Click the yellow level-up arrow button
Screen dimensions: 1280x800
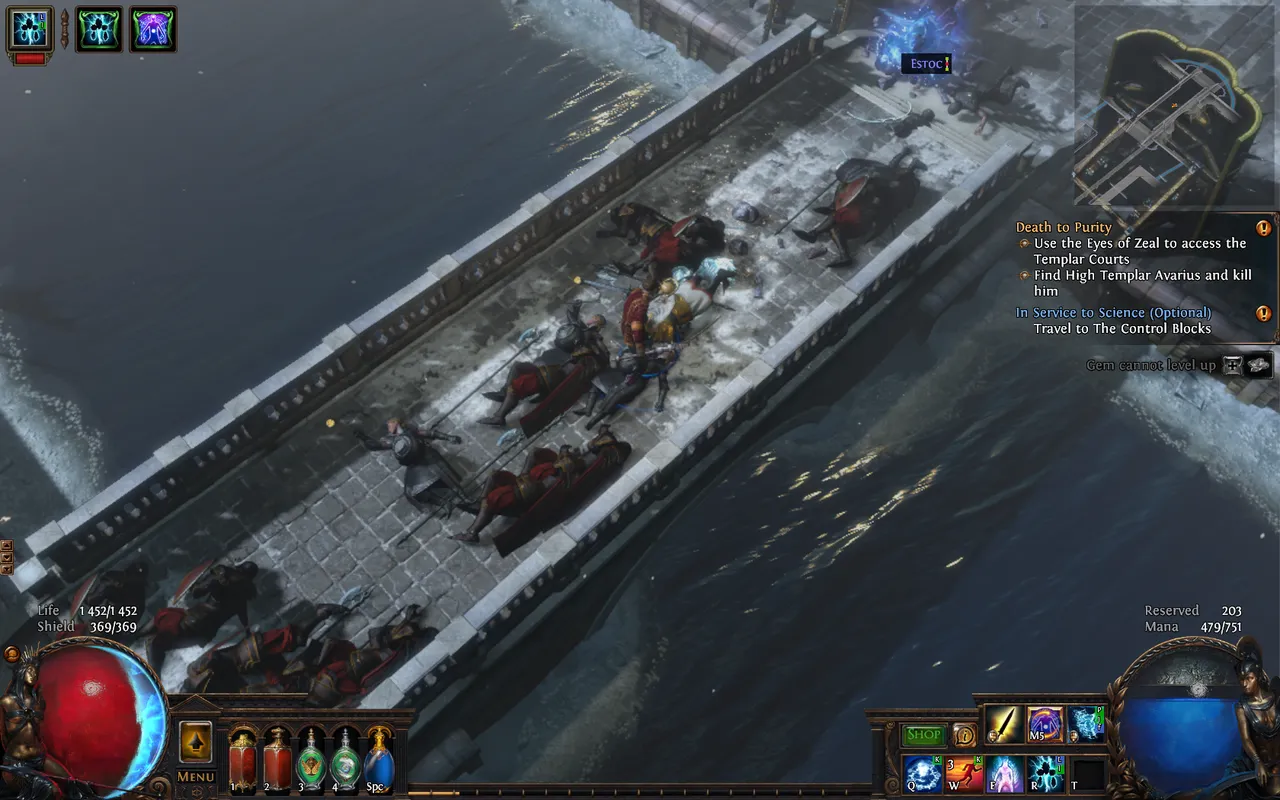click(195, 742)
